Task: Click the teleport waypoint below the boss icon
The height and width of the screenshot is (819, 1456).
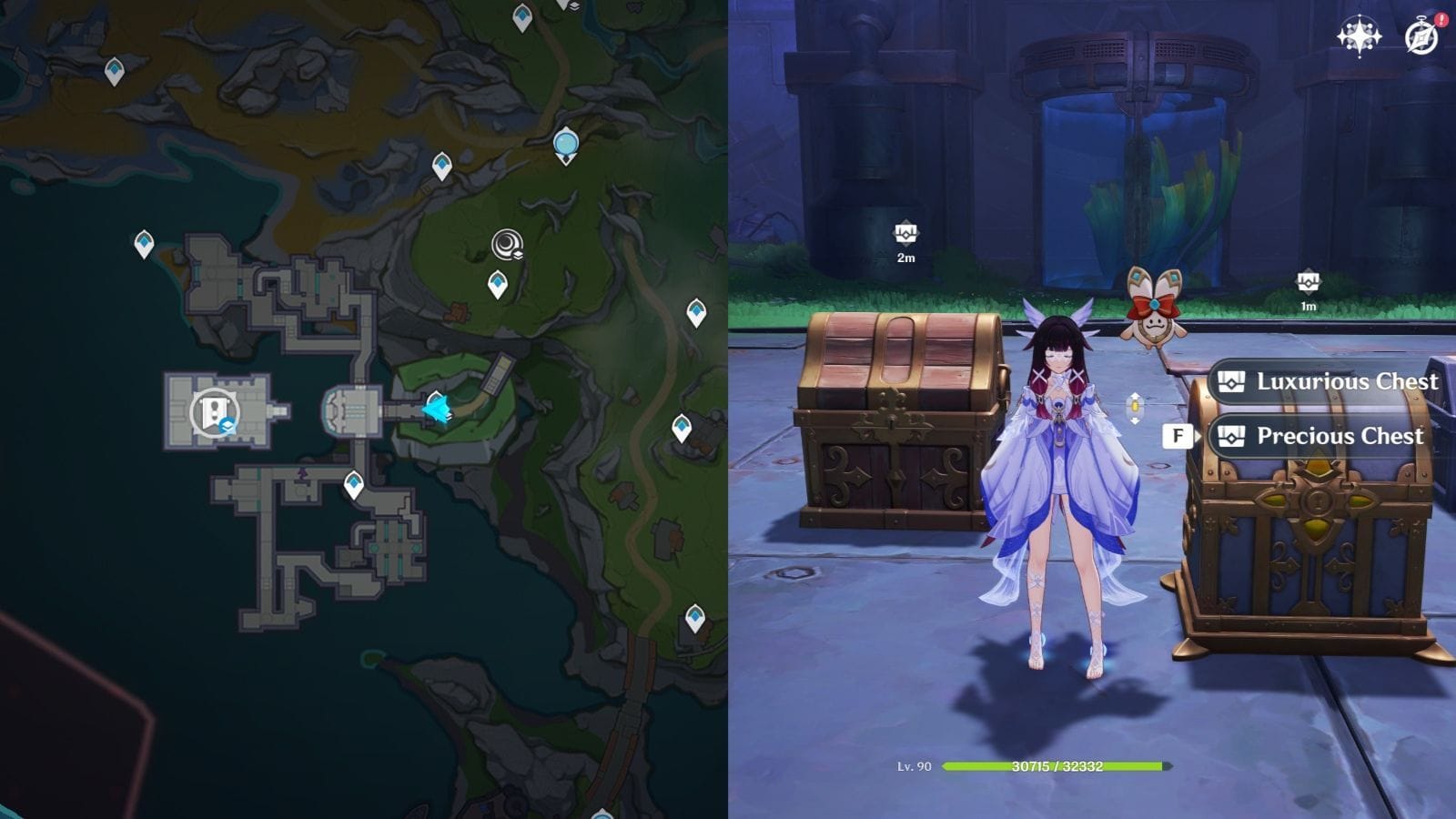Action: coord(500,282)
